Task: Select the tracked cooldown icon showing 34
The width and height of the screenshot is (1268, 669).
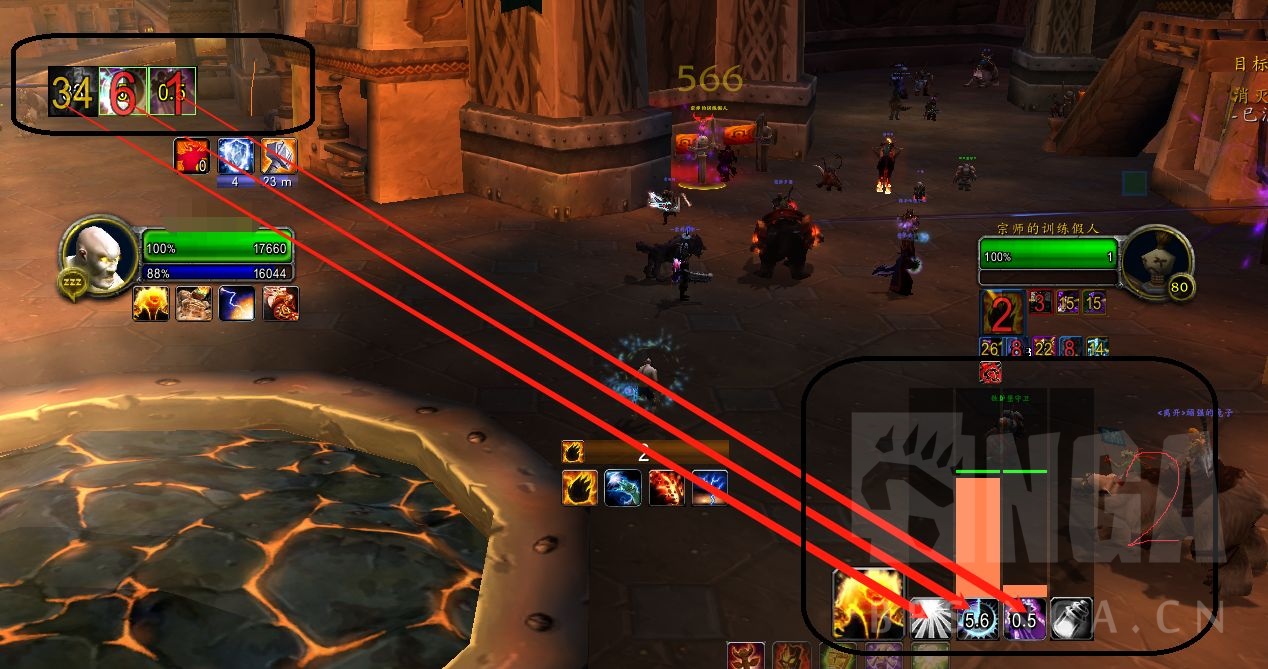Action: (72, 92)
